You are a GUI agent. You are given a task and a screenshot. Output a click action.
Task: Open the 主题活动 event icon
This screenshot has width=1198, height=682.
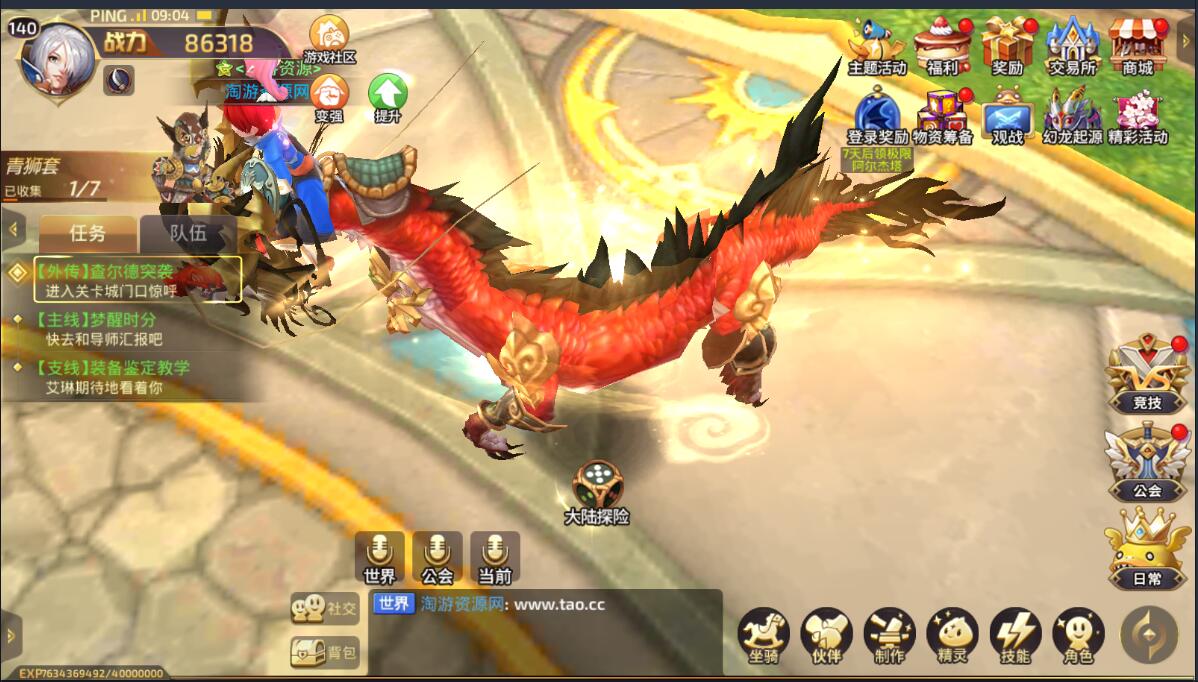876,45
